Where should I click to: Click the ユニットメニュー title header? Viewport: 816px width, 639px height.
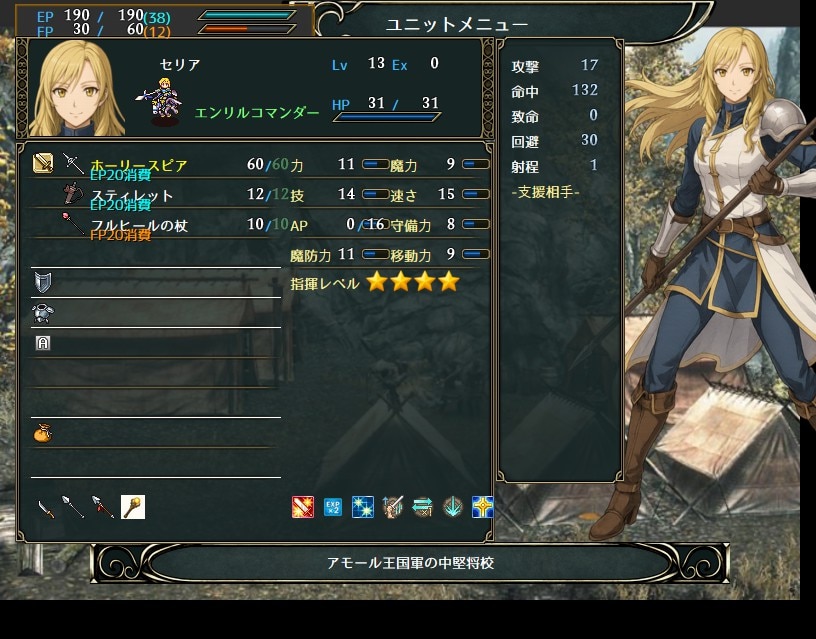click(456, 24)
